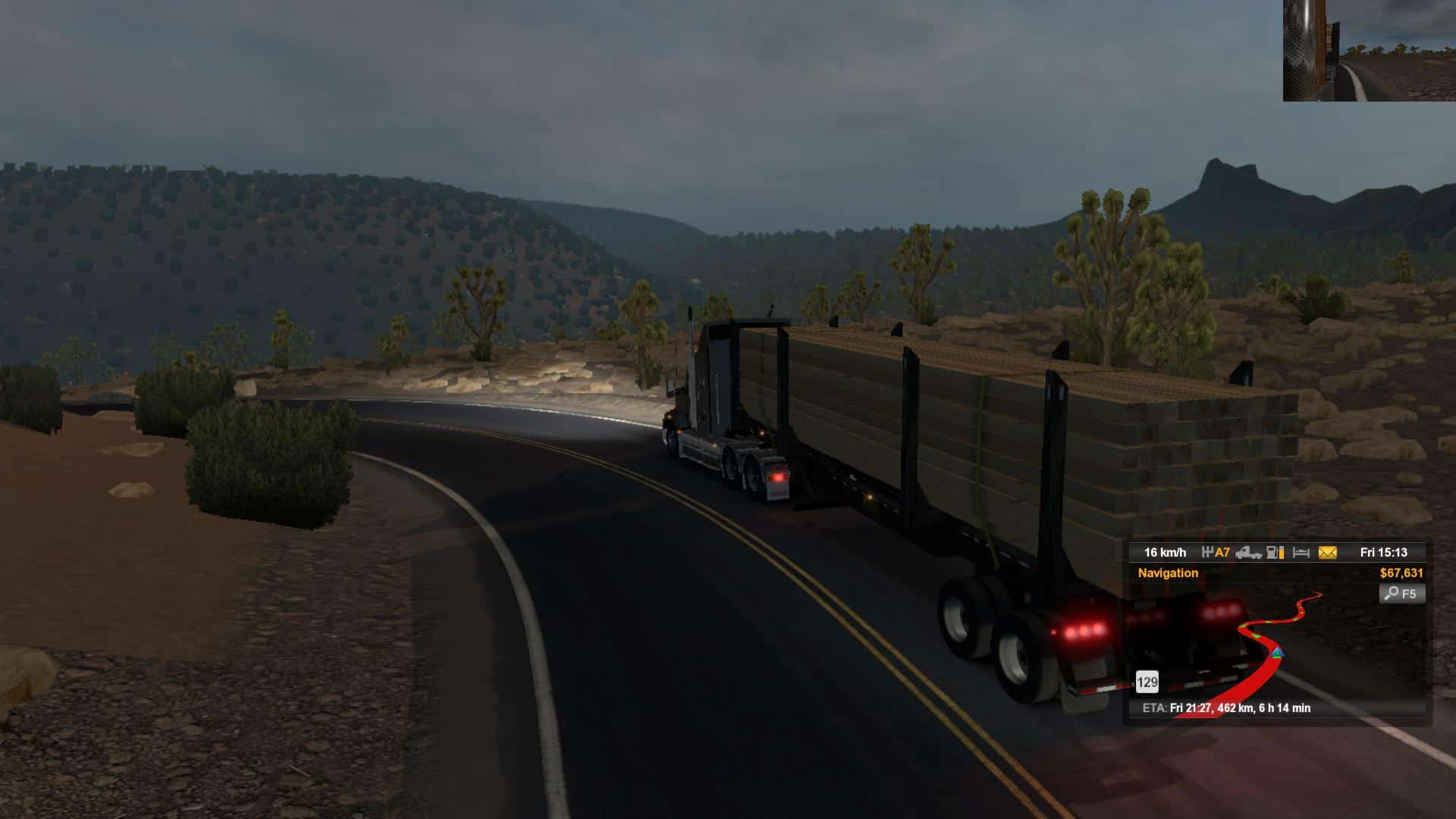Select the Navigation tab label
This screenshot has height=819, width=1456.
[1168, 573]
